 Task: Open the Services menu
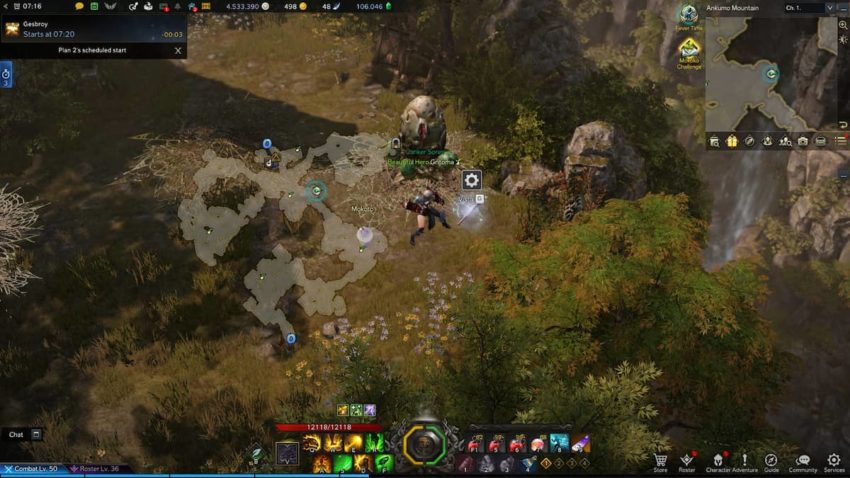833,461
